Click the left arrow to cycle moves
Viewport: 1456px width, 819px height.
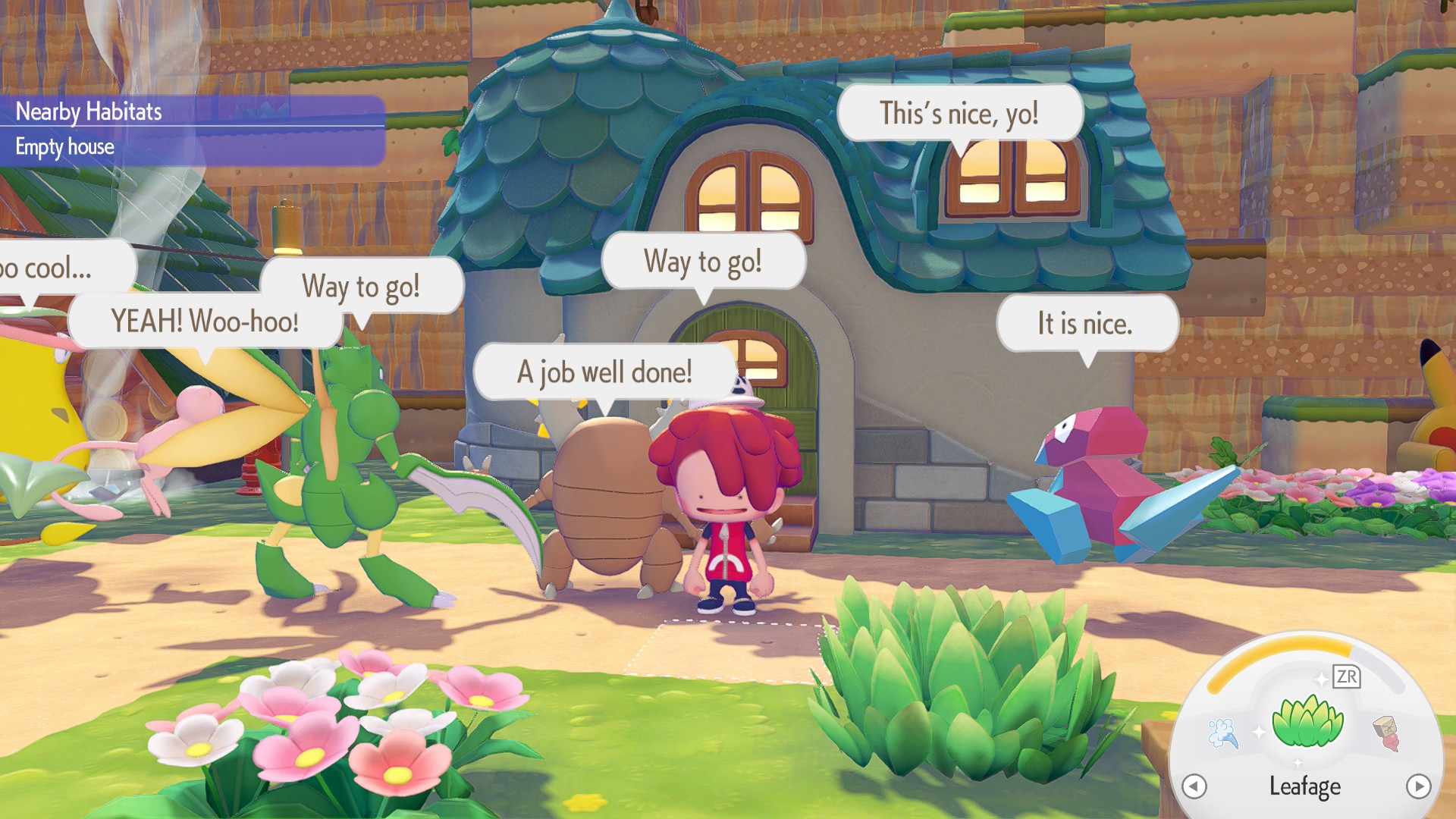coord(1194,787)
